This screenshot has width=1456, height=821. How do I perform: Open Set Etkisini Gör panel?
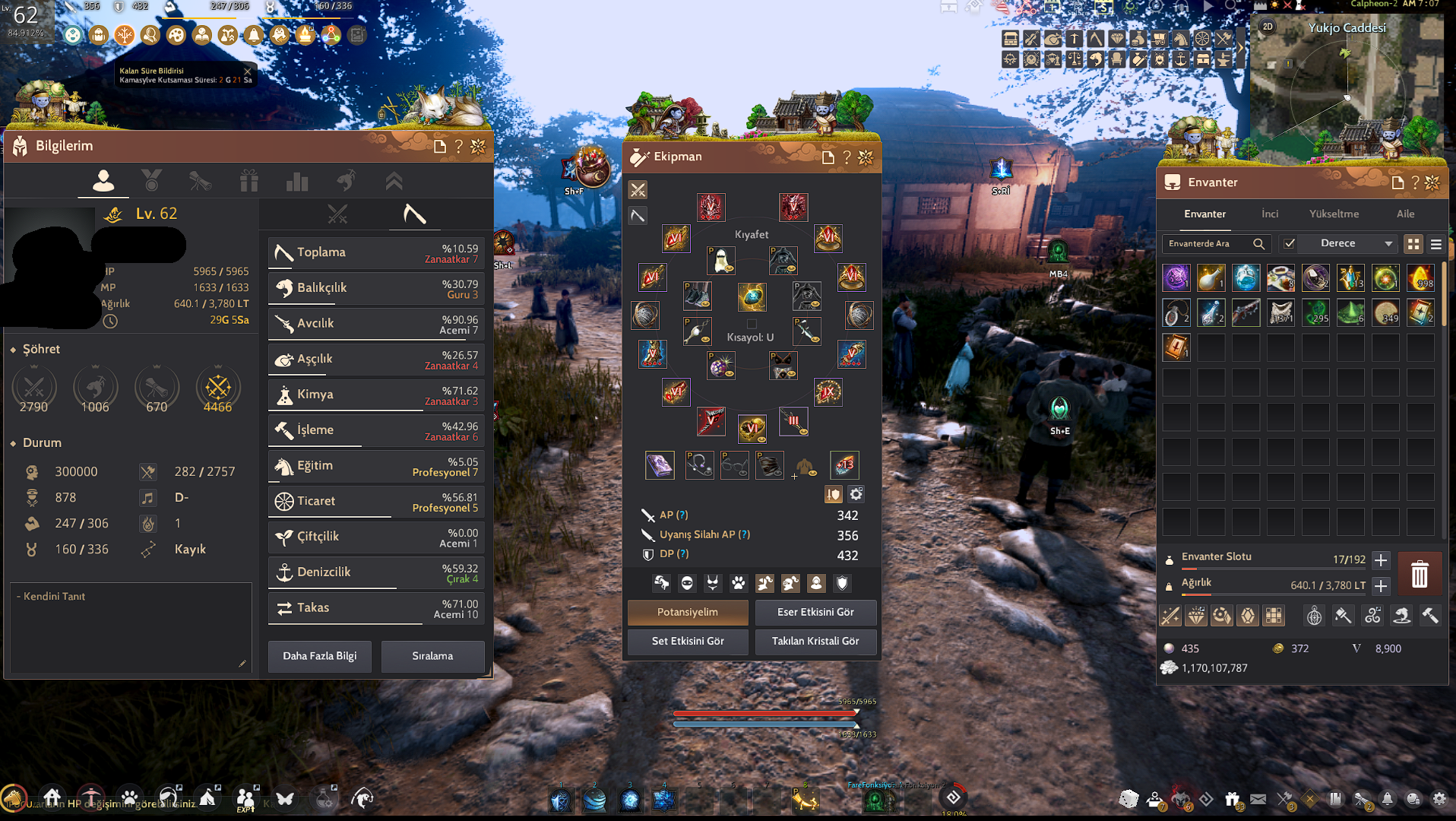point(687,641)
